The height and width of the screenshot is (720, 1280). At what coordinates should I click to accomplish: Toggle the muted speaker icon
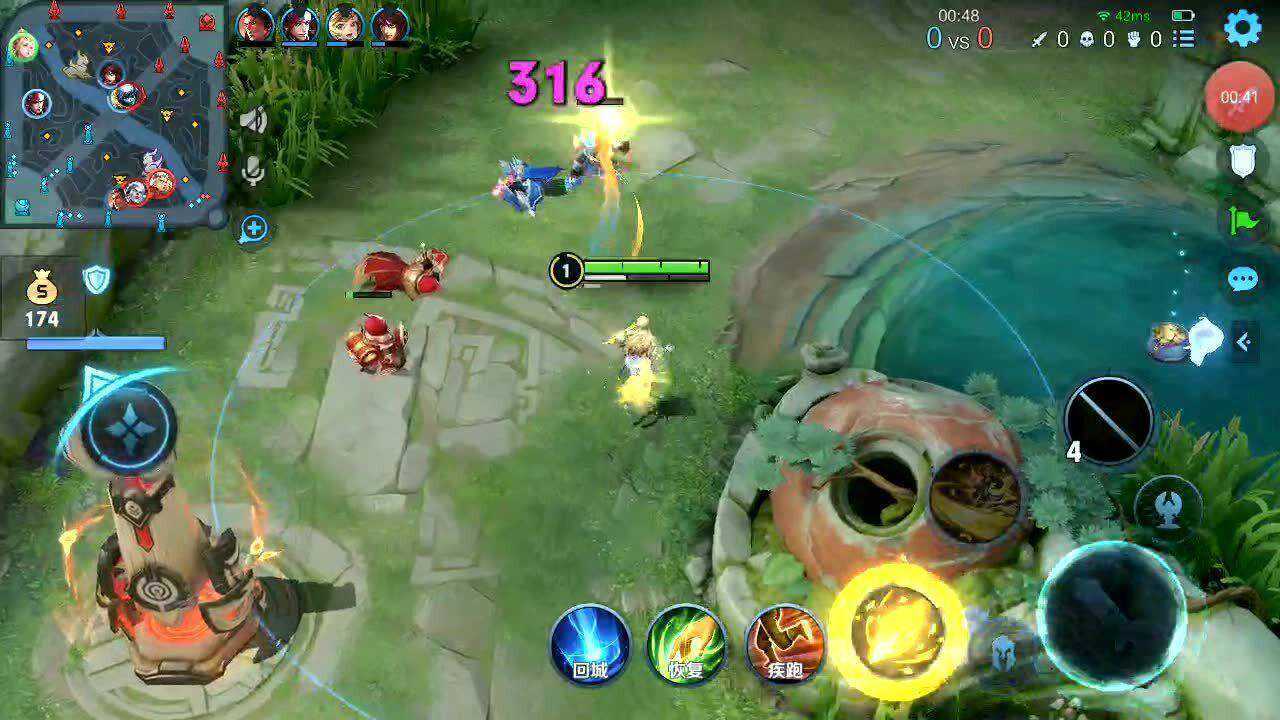(254, 121)
